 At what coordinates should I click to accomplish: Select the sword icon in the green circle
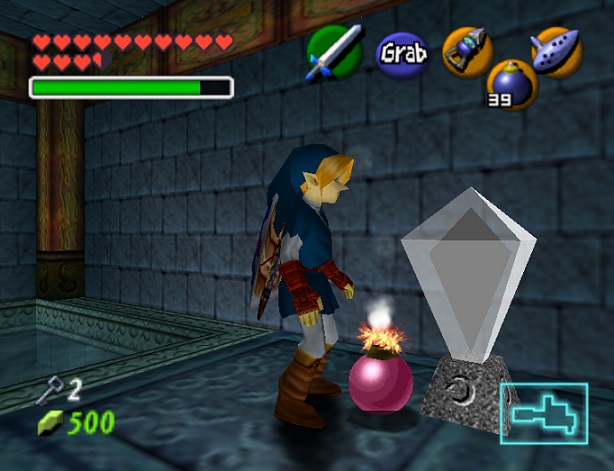point(335,52)
